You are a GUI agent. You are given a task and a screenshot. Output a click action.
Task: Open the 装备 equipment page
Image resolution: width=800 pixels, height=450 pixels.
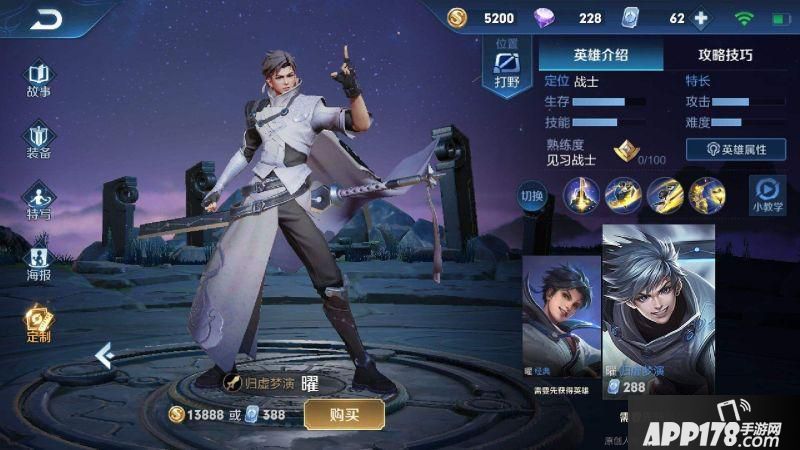point(39,140)
